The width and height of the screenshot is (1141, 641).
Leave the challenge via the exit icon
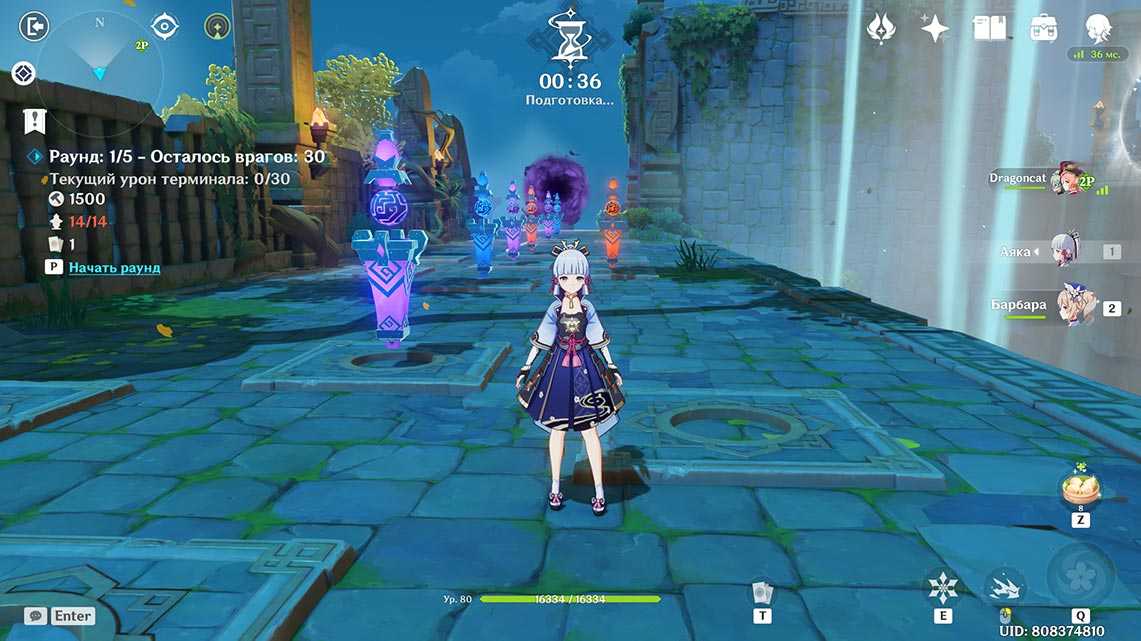click(x=33, y=26)
